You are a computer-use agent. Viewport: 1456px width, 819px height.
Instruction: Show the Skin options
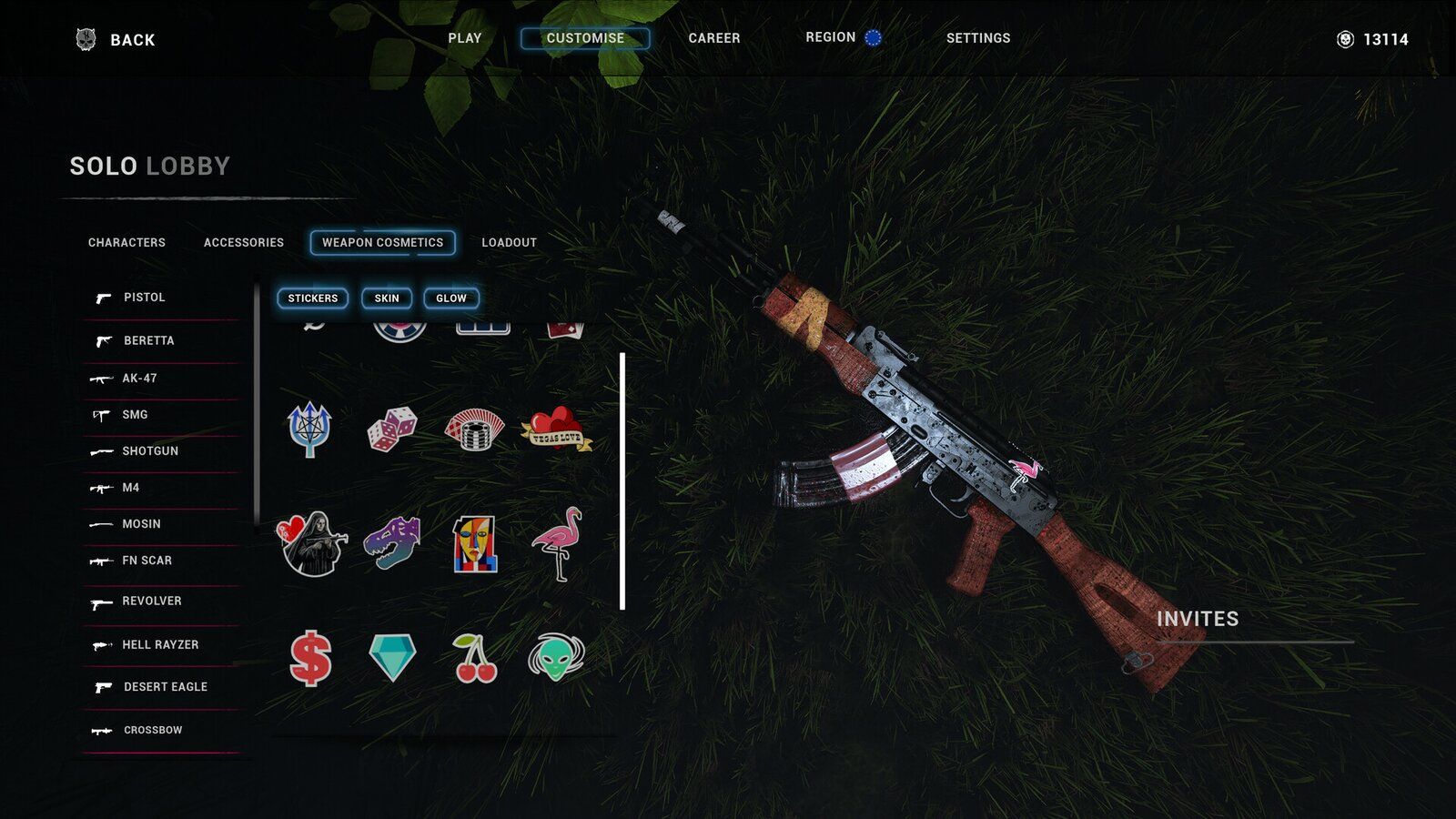click(x=387, y=298)
